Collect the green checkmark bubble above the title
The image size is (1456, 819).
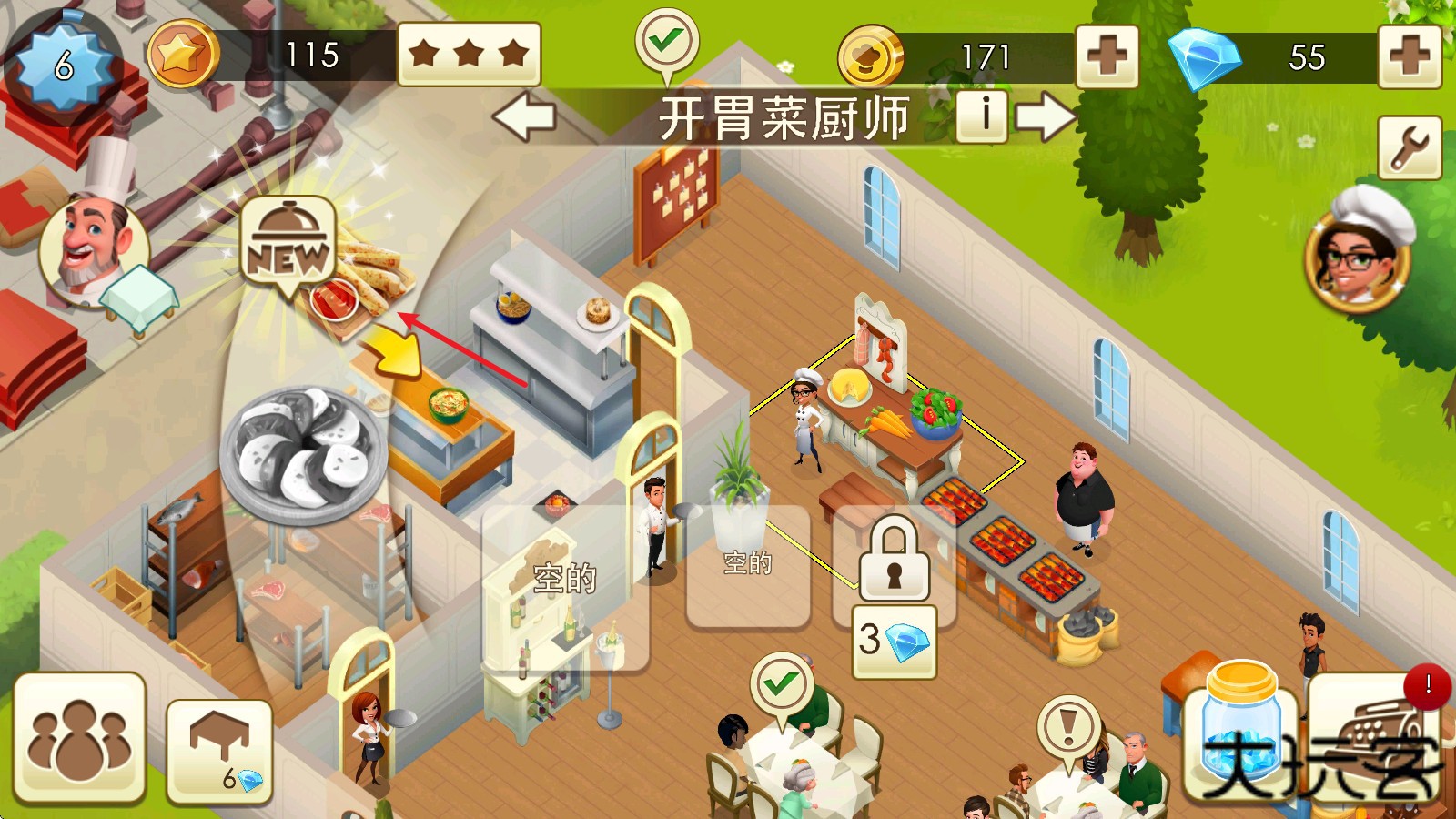pos(666,42)
